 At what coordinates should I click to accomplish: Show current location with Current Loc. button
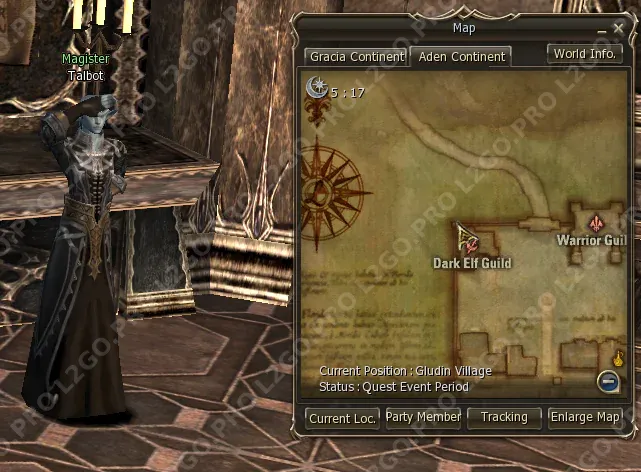pyautogui.click(x=343, y=418)
